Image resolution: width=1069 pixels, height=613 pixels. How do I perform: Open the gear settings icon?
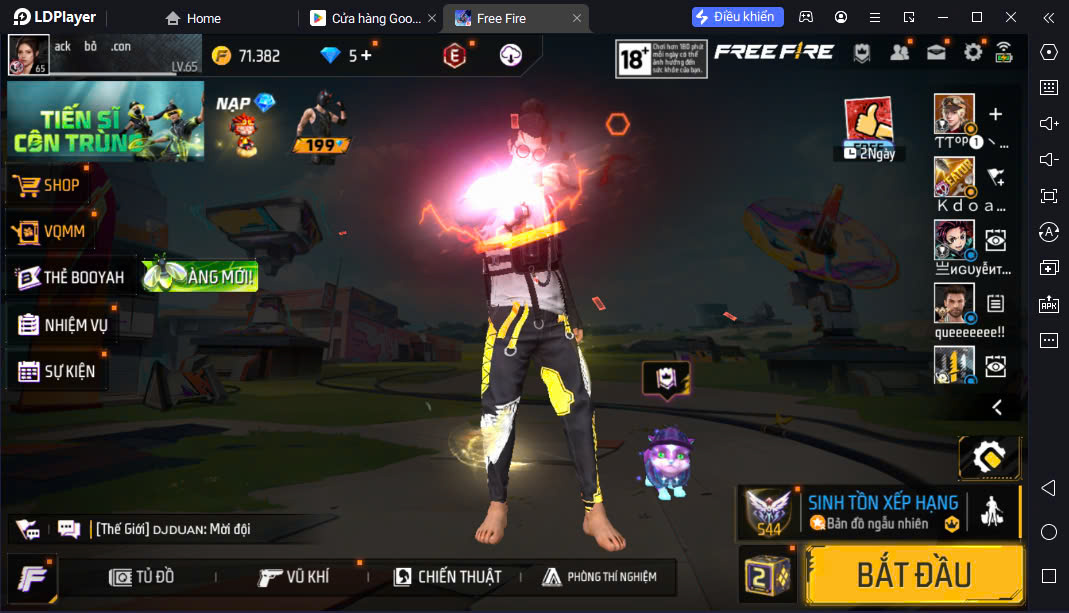tap(973, 52)
